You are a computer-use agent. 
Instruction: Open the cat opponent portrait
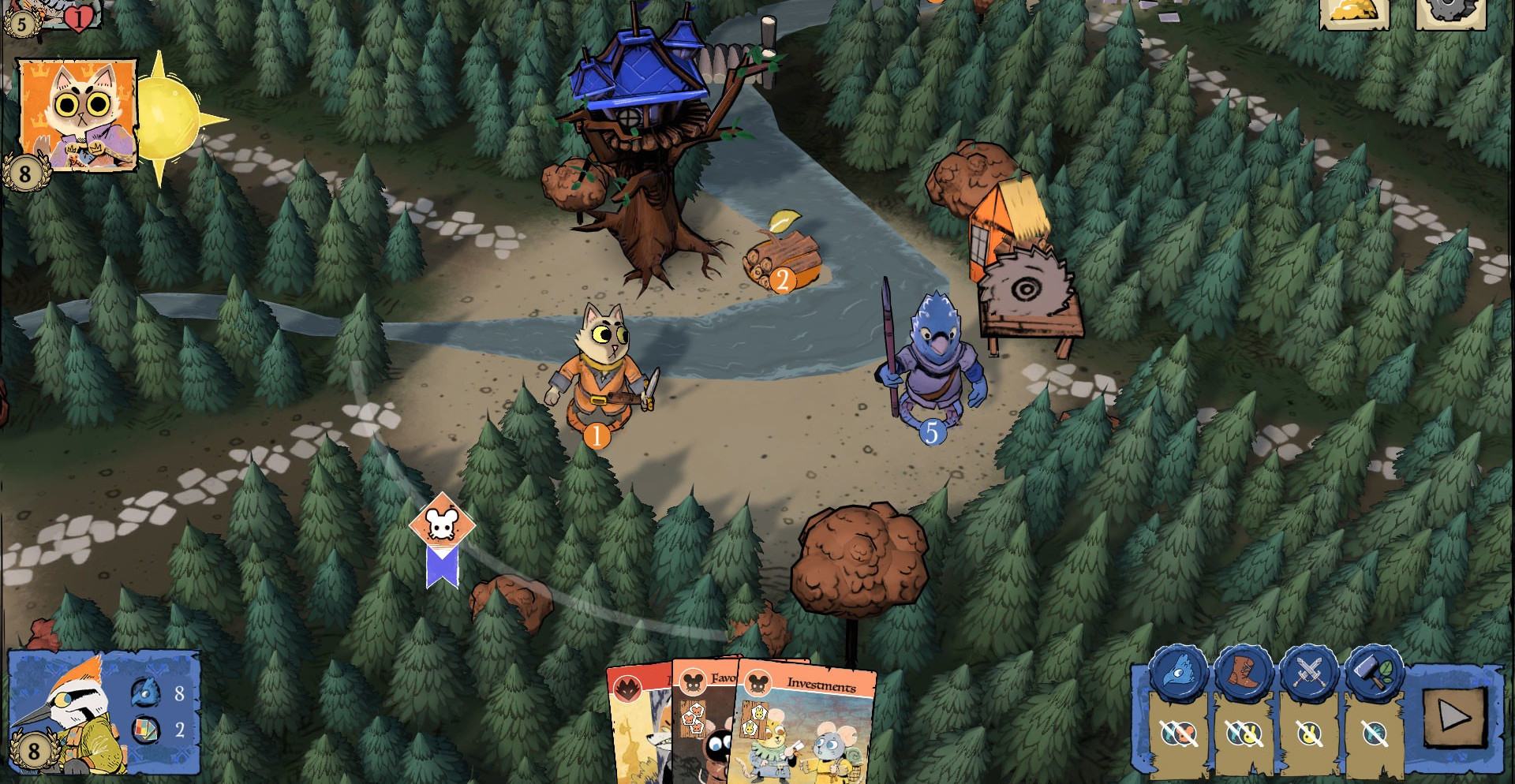pyautogui.click(x=77, y=115)
